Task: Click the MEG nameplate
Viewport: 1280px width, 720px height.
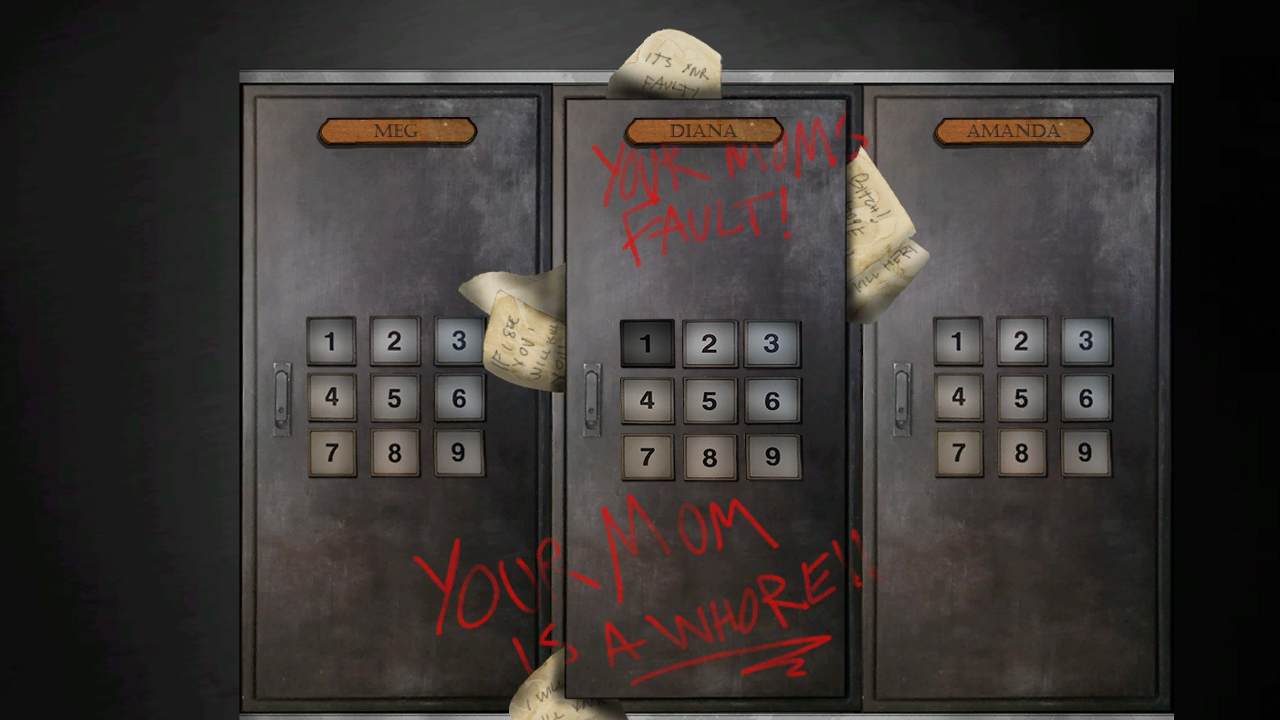Action: tap(396, 130)
